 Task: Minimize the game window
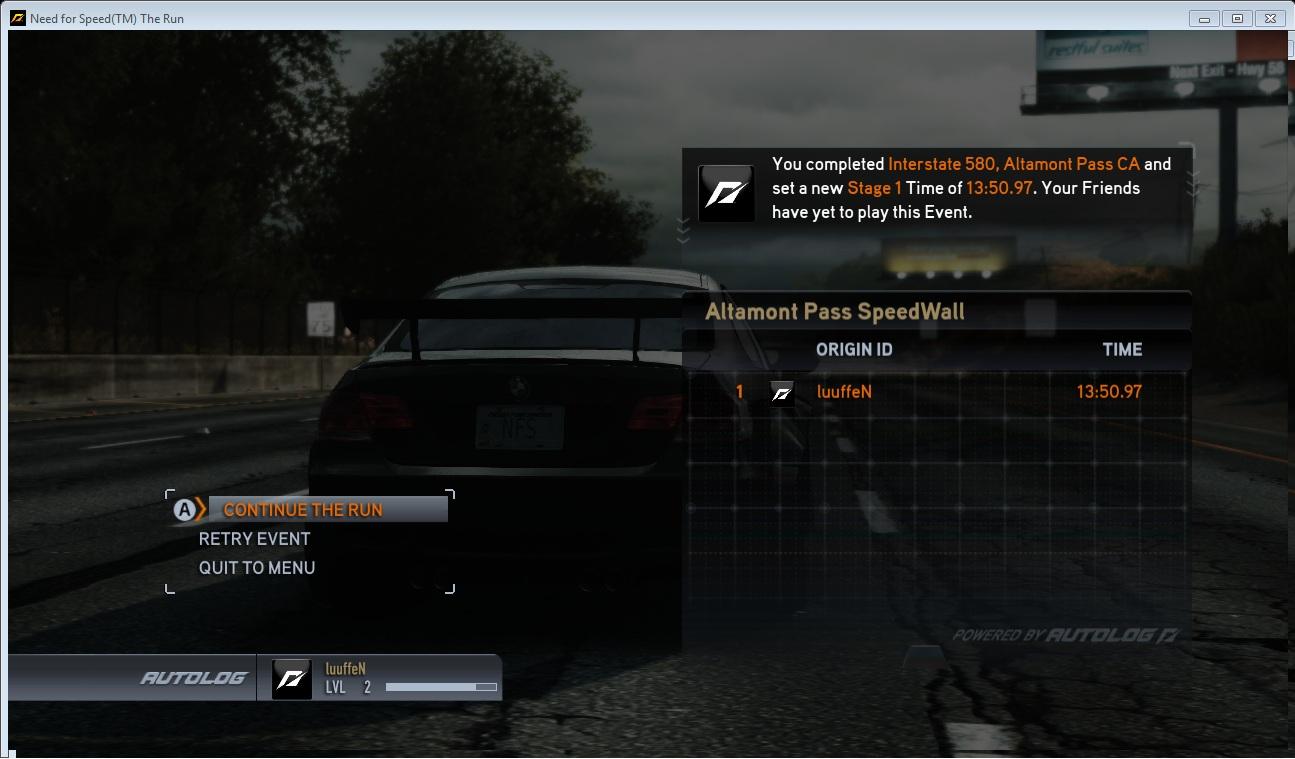[x=1204, y=18]
